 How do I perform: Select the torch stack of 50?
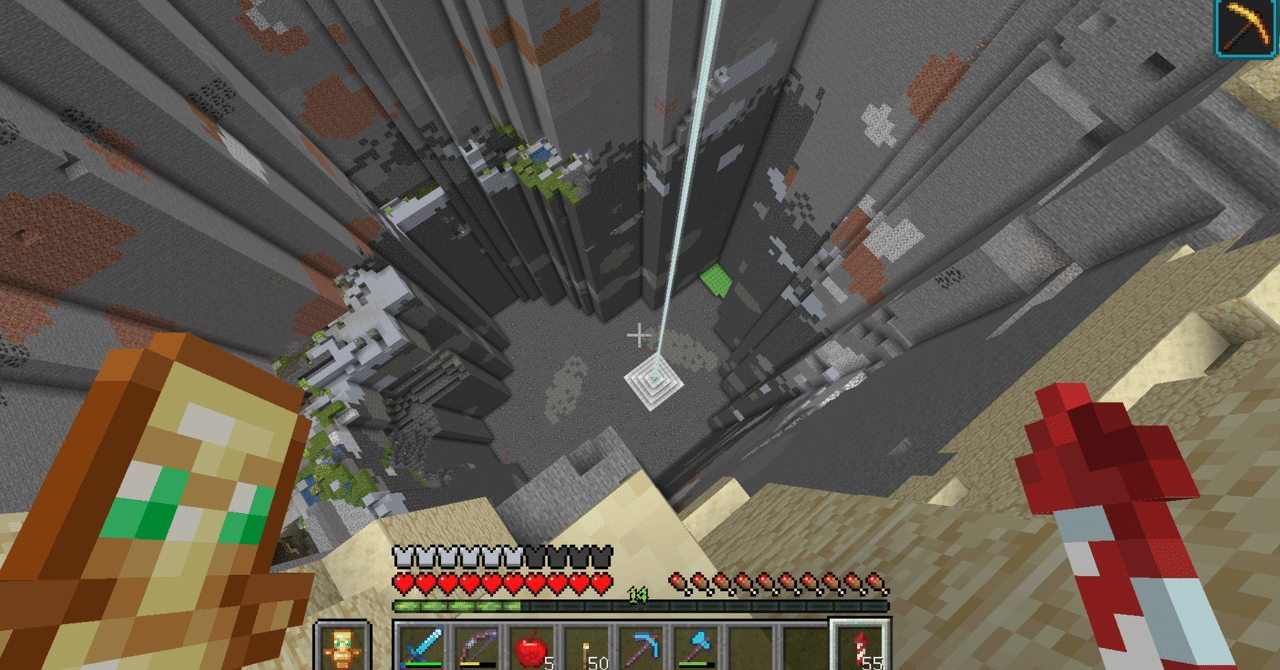pos(584,647)
